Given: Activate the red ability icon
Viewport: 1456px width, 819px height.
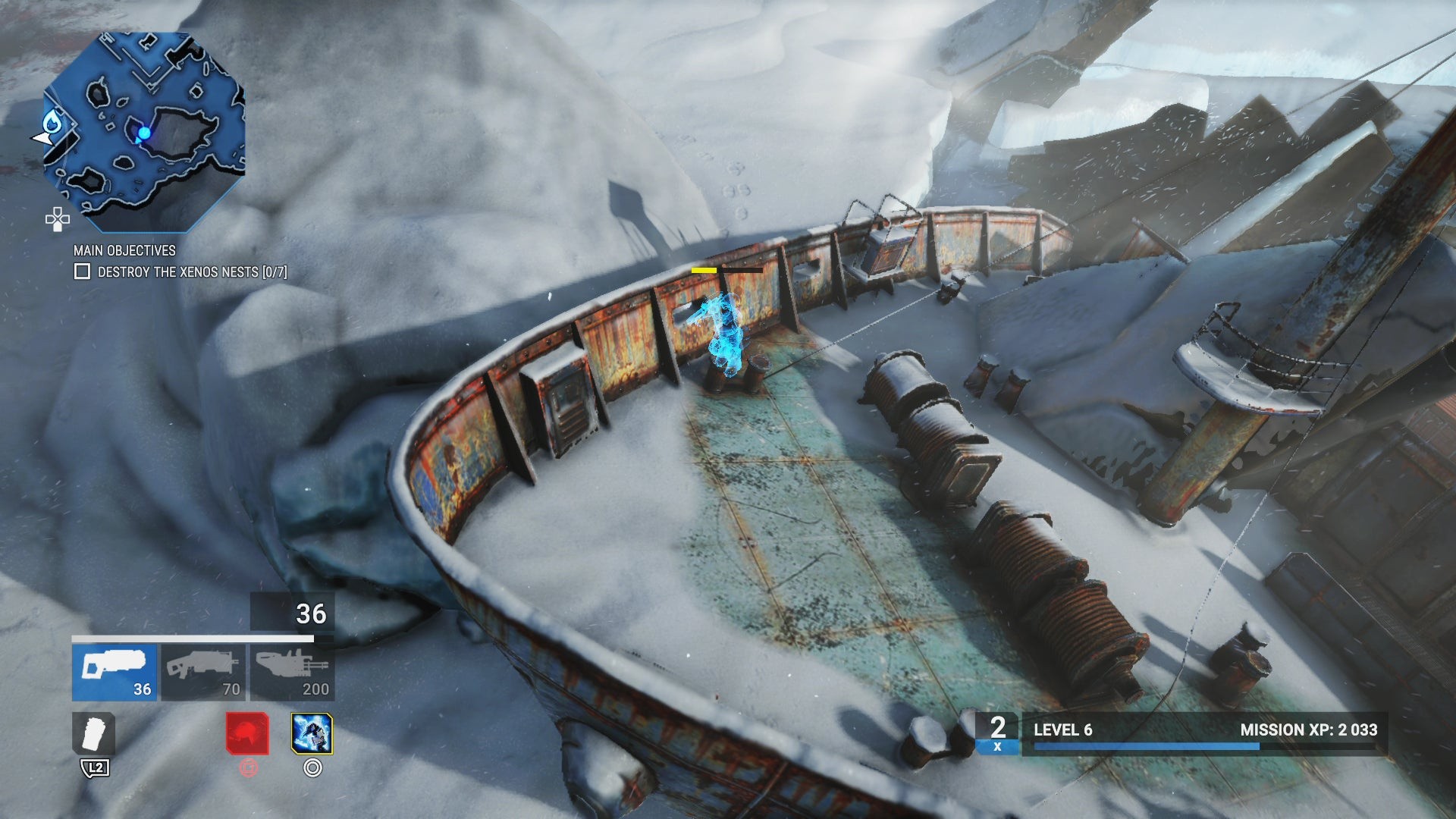Looking at the screenshot, I should (x=247, y=733).
